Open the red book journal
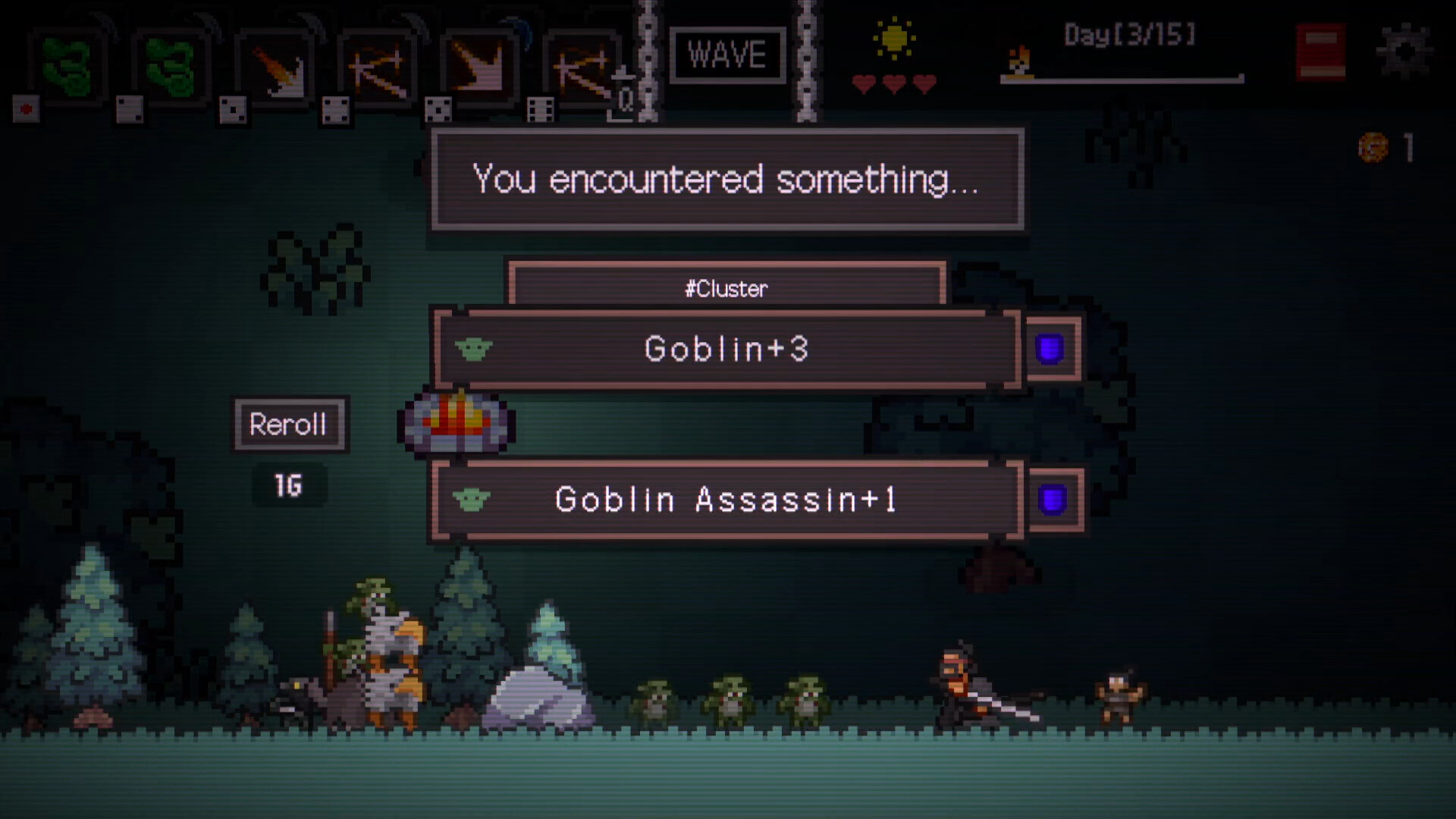This screenshot has width=1456, height=819. point(1320,53)
